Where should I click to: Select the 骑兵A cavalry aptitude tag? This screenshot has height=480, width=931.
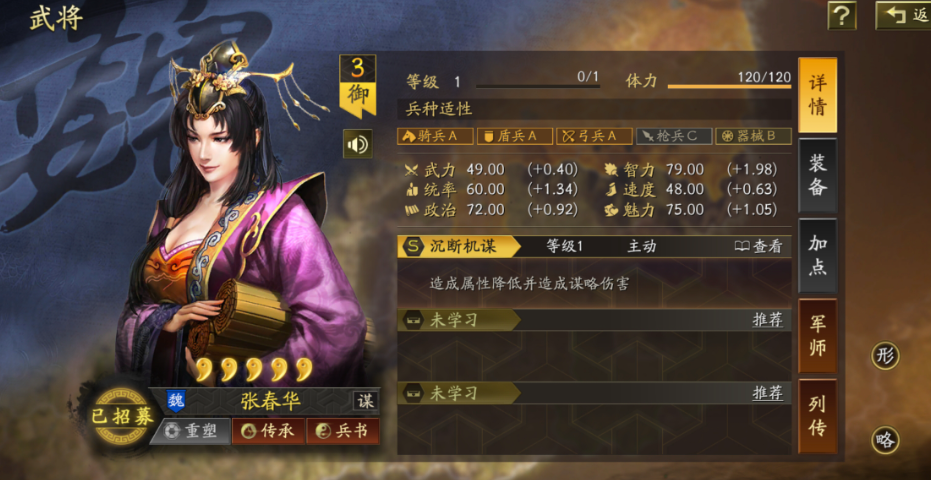[435, 136]
